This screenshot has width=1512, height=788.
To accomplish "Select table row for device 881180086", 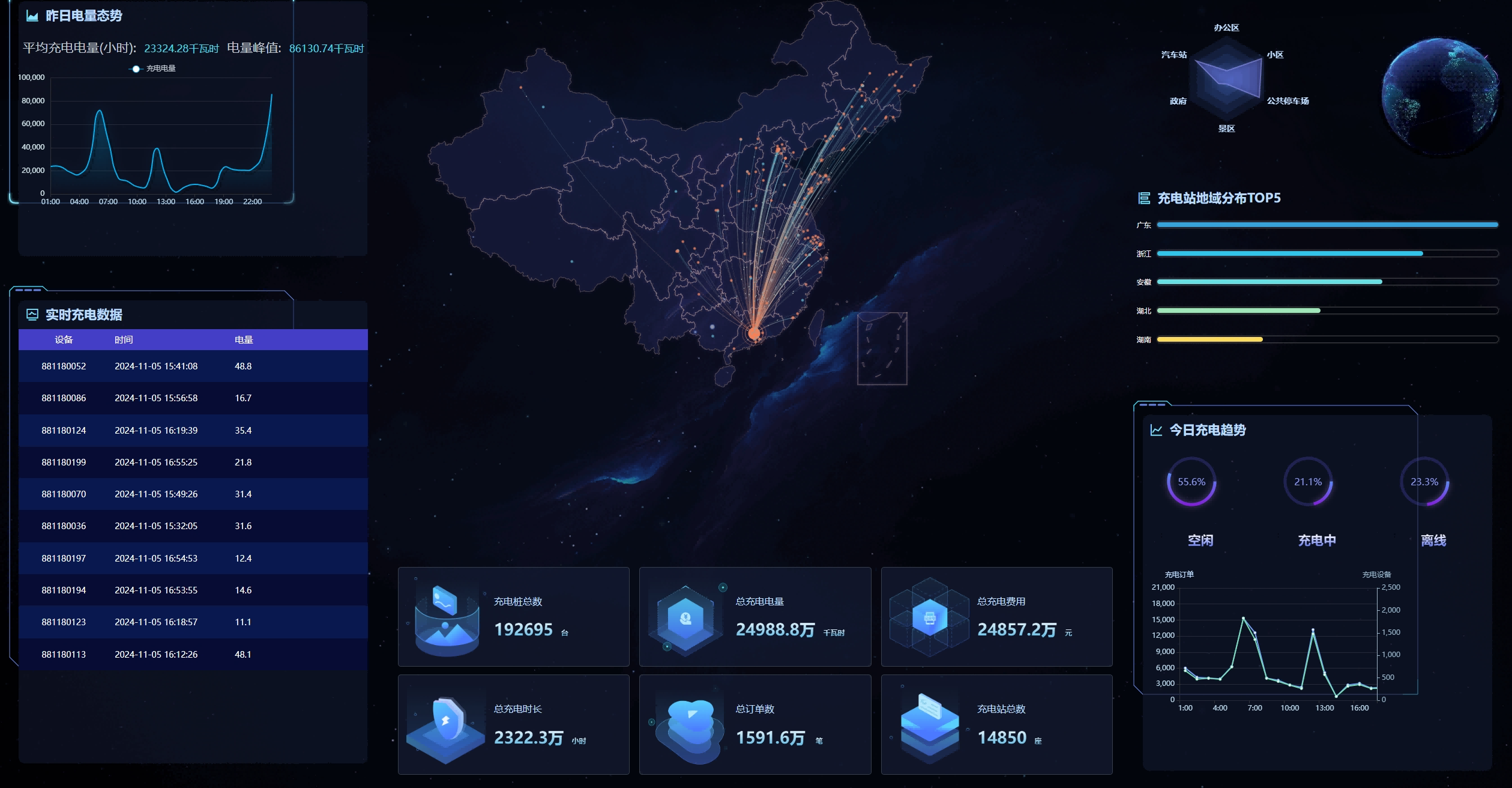I will point(193,398).
